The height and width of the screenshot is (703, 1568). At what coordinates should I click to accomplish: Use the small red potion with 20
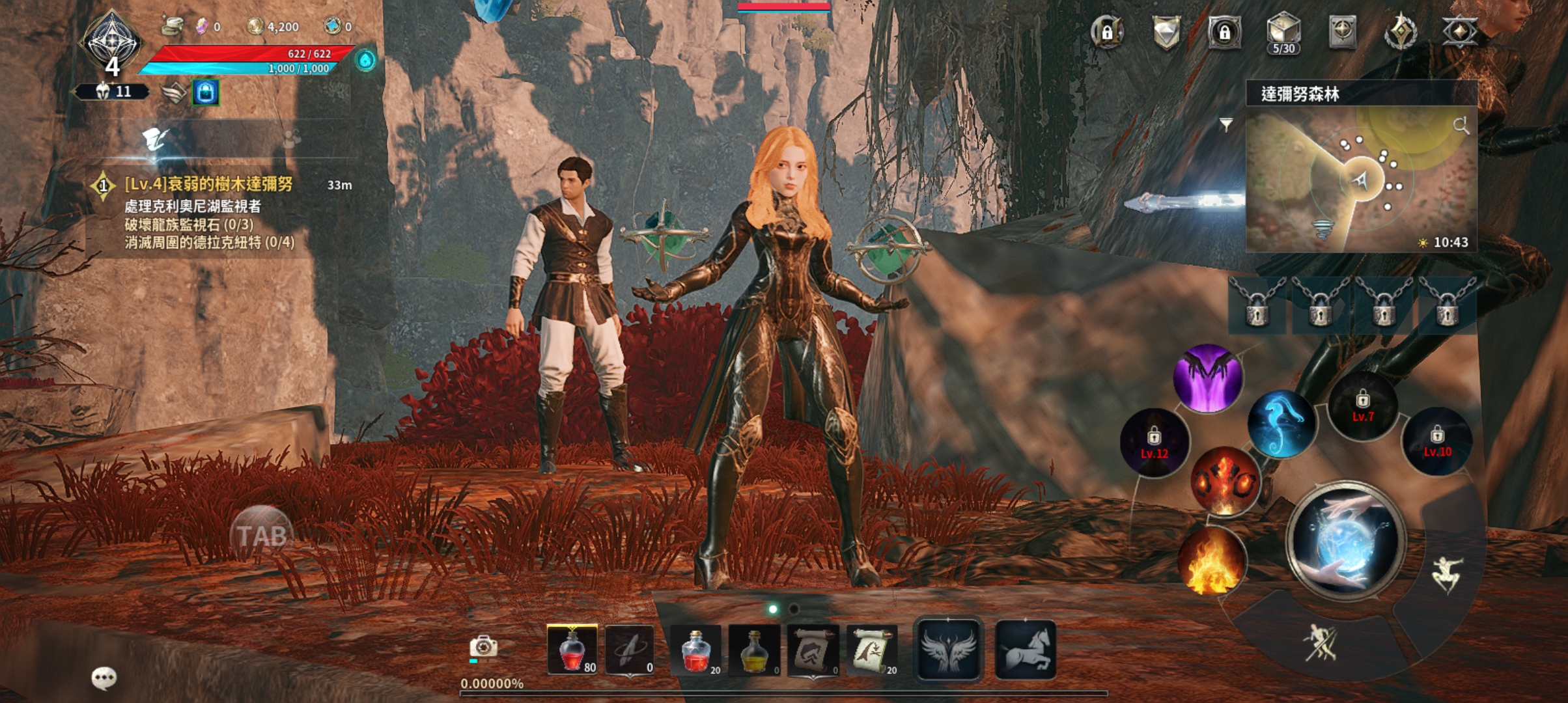click(695, 650)
